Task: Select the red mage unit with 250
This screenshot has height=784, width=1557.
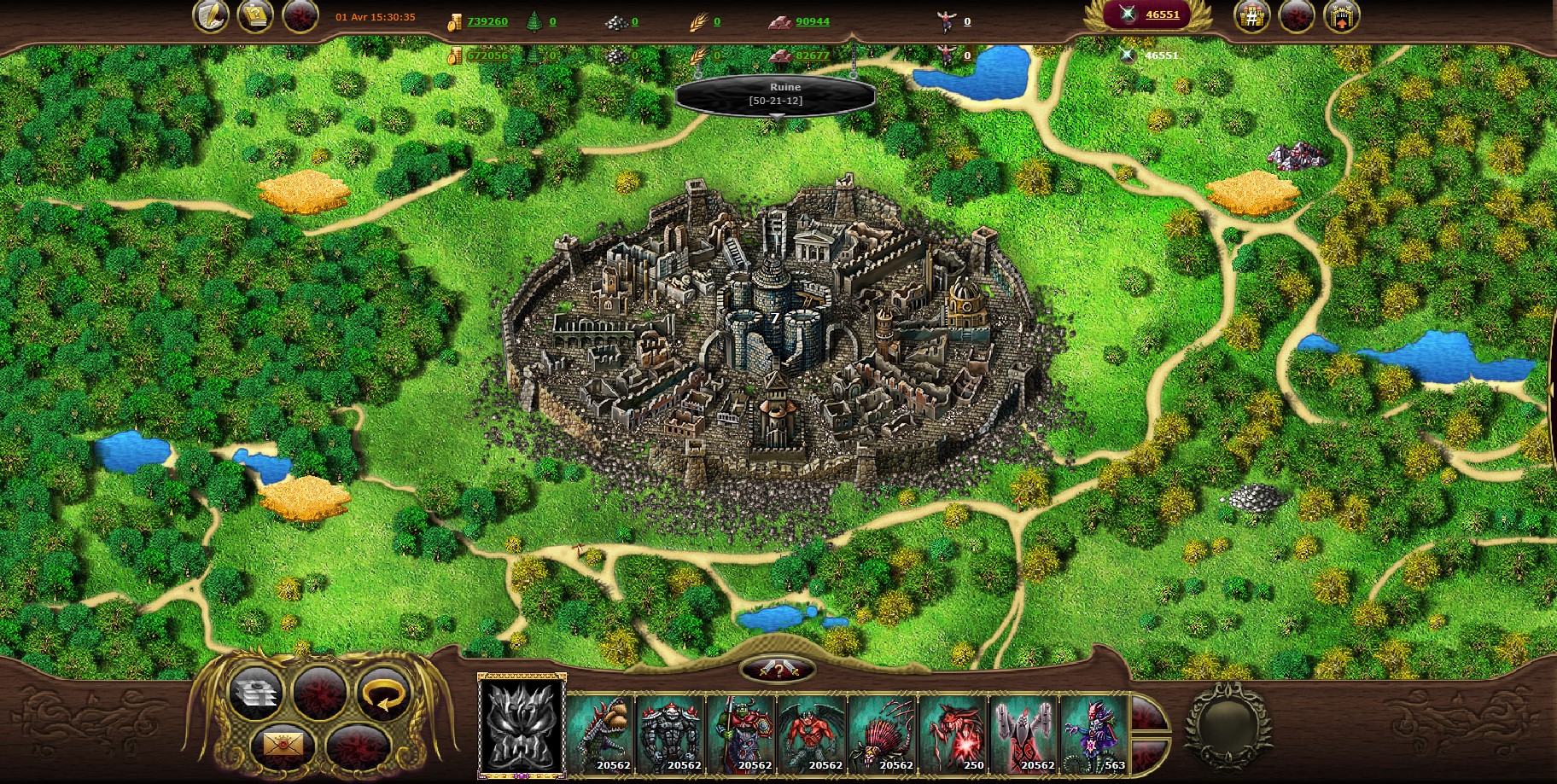Action: [953, 734]
